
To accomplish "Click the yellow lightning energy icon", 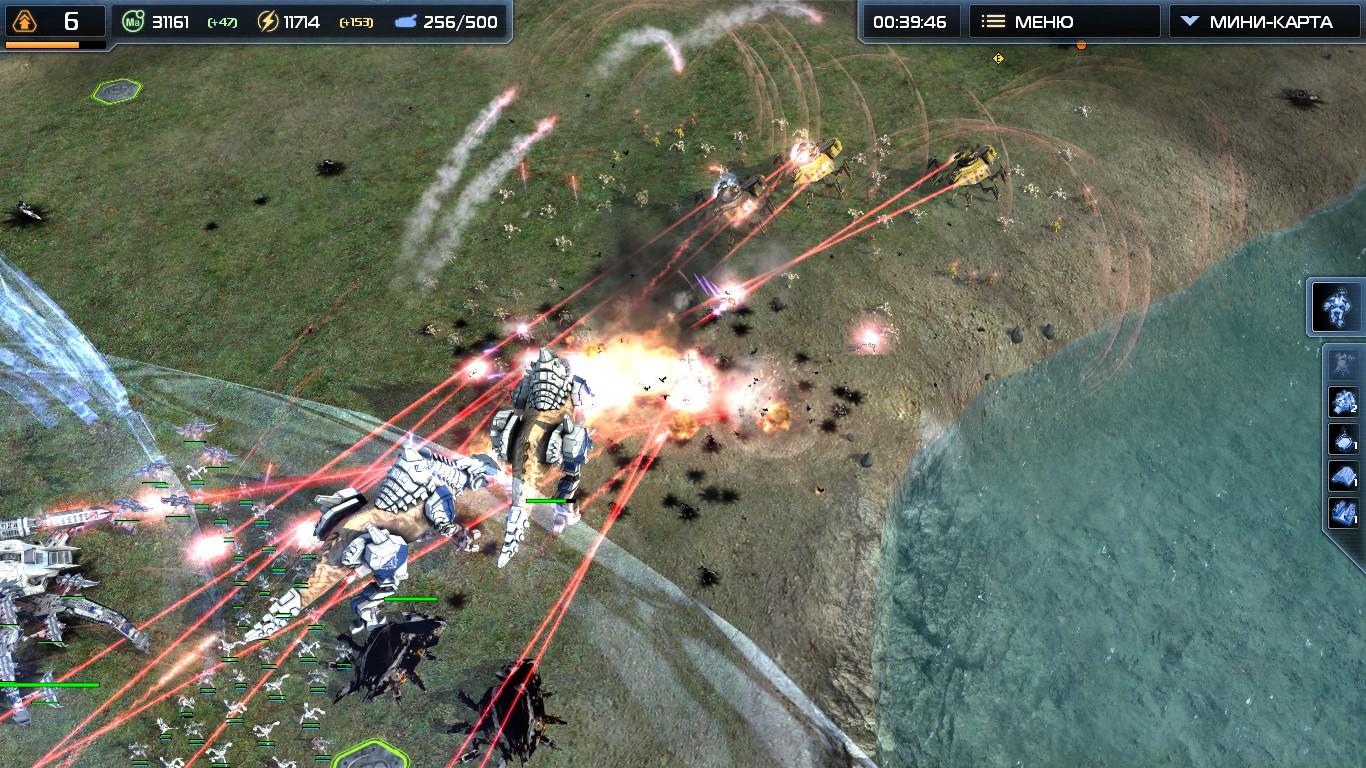I will [x=266, y=19].
